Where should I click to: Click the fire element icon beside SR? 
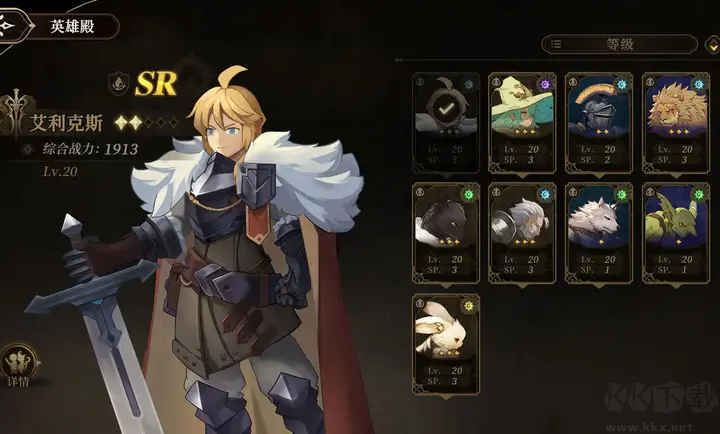coord(119,84)
